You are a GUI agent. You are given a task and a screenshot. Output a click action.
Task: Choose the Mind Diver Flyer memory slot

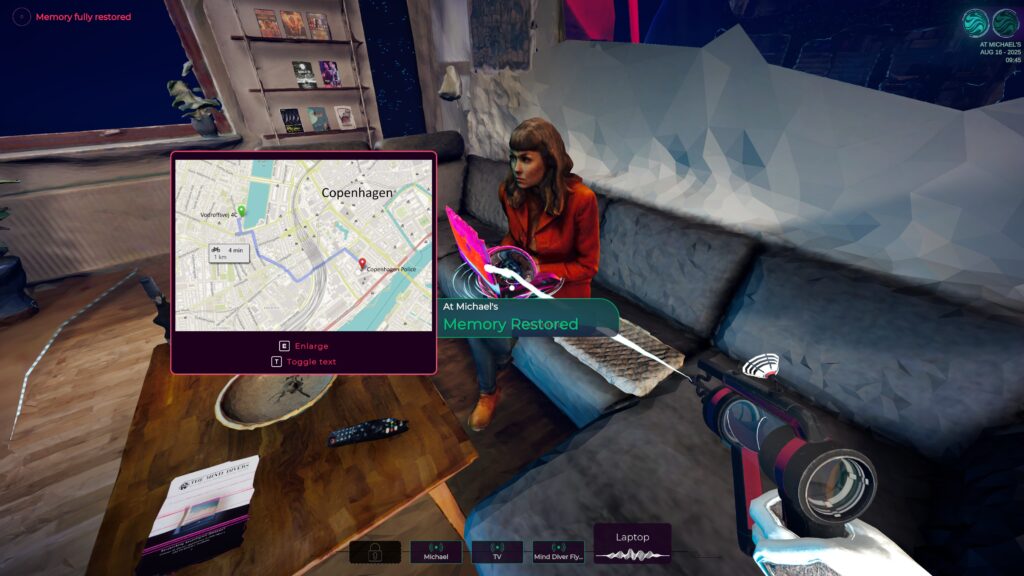point(558,552)
